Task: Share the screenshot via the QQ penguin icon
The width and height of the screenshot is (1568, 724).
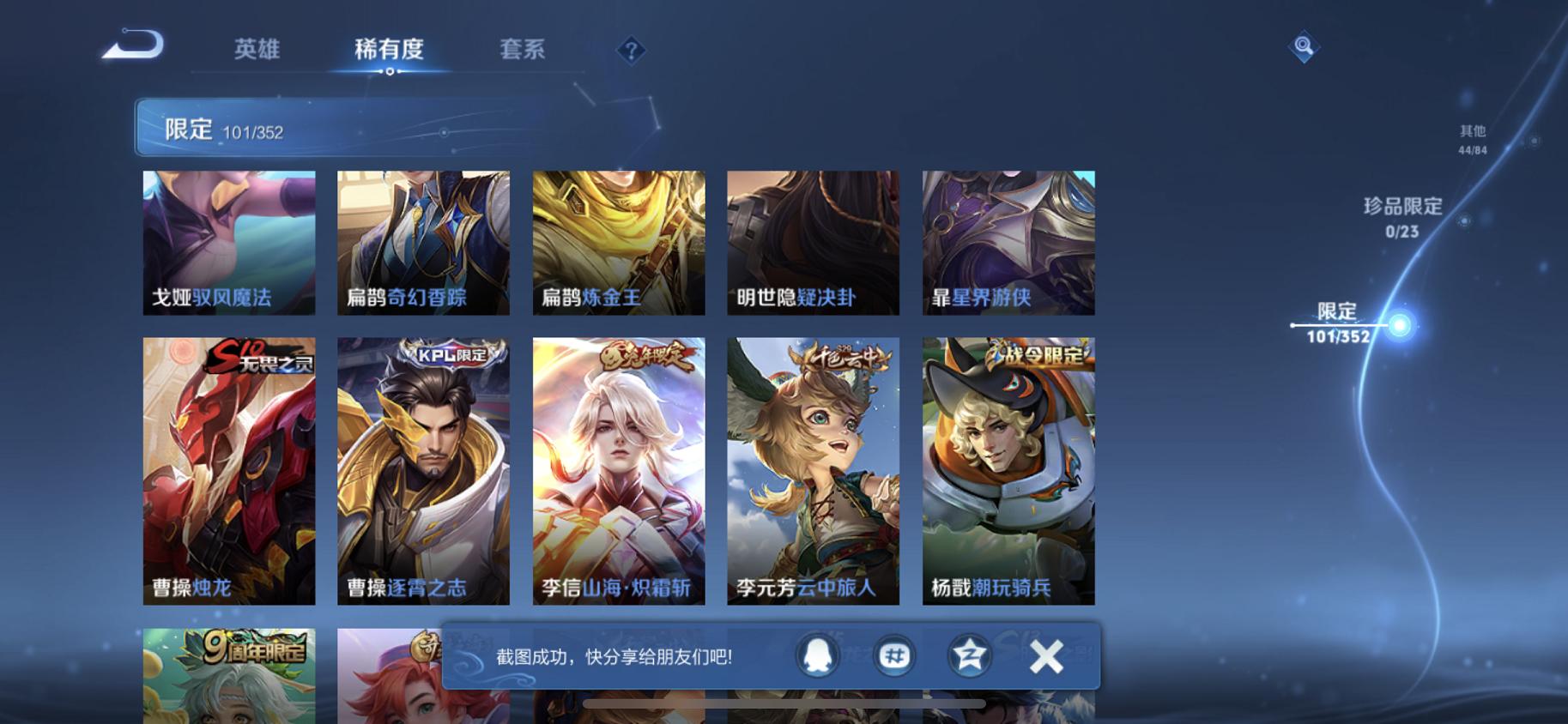Action: click(x=815, y=655)
